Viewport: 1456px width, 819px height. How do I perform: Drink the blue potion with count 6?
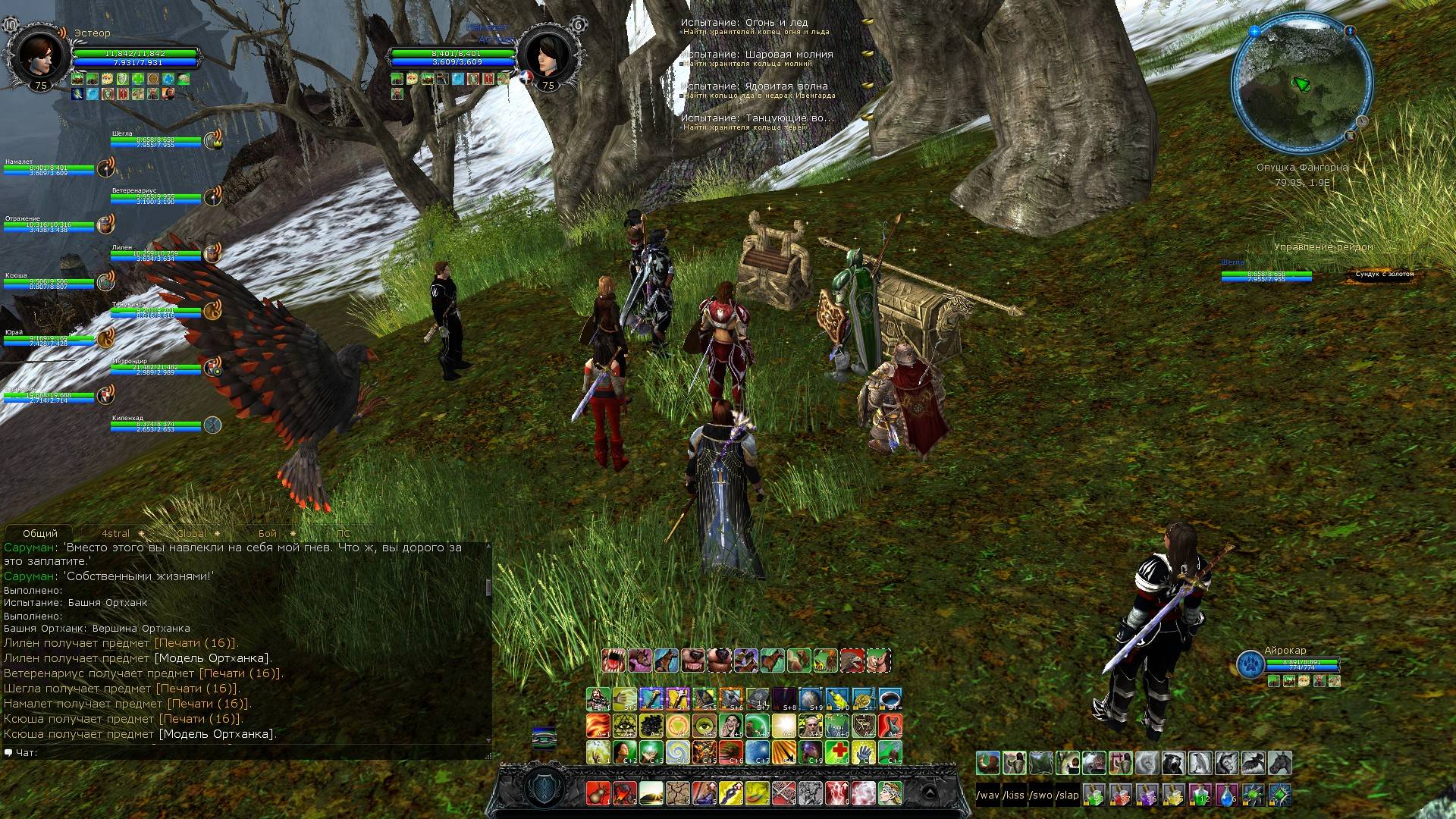click(x=1226, y=795)
